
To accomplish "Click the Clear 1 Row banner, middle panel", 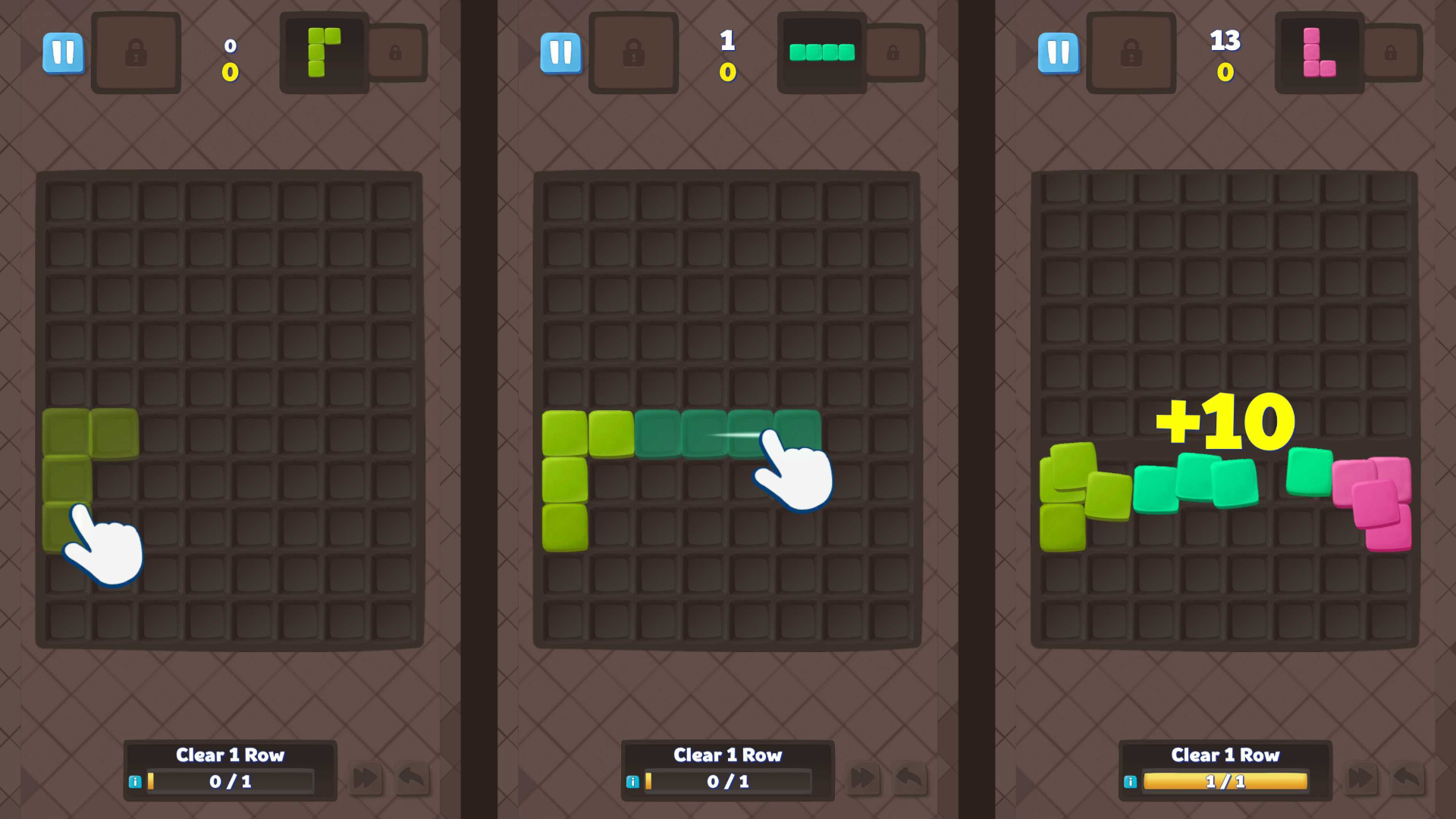I will (727, 755).
